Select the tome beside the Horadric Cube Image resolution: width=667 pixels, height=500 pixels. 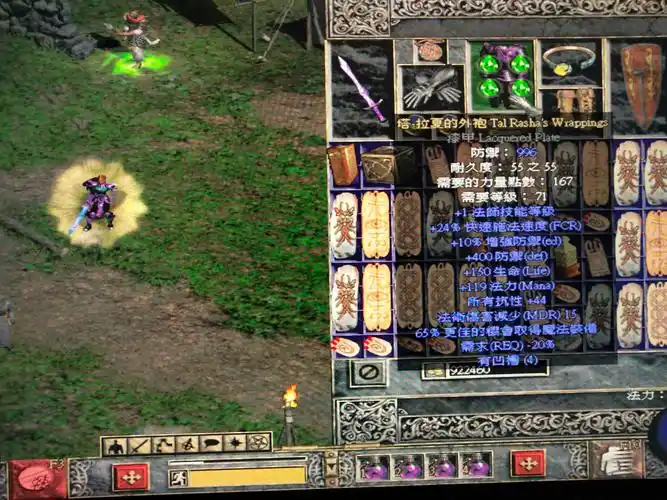[343, 165]
